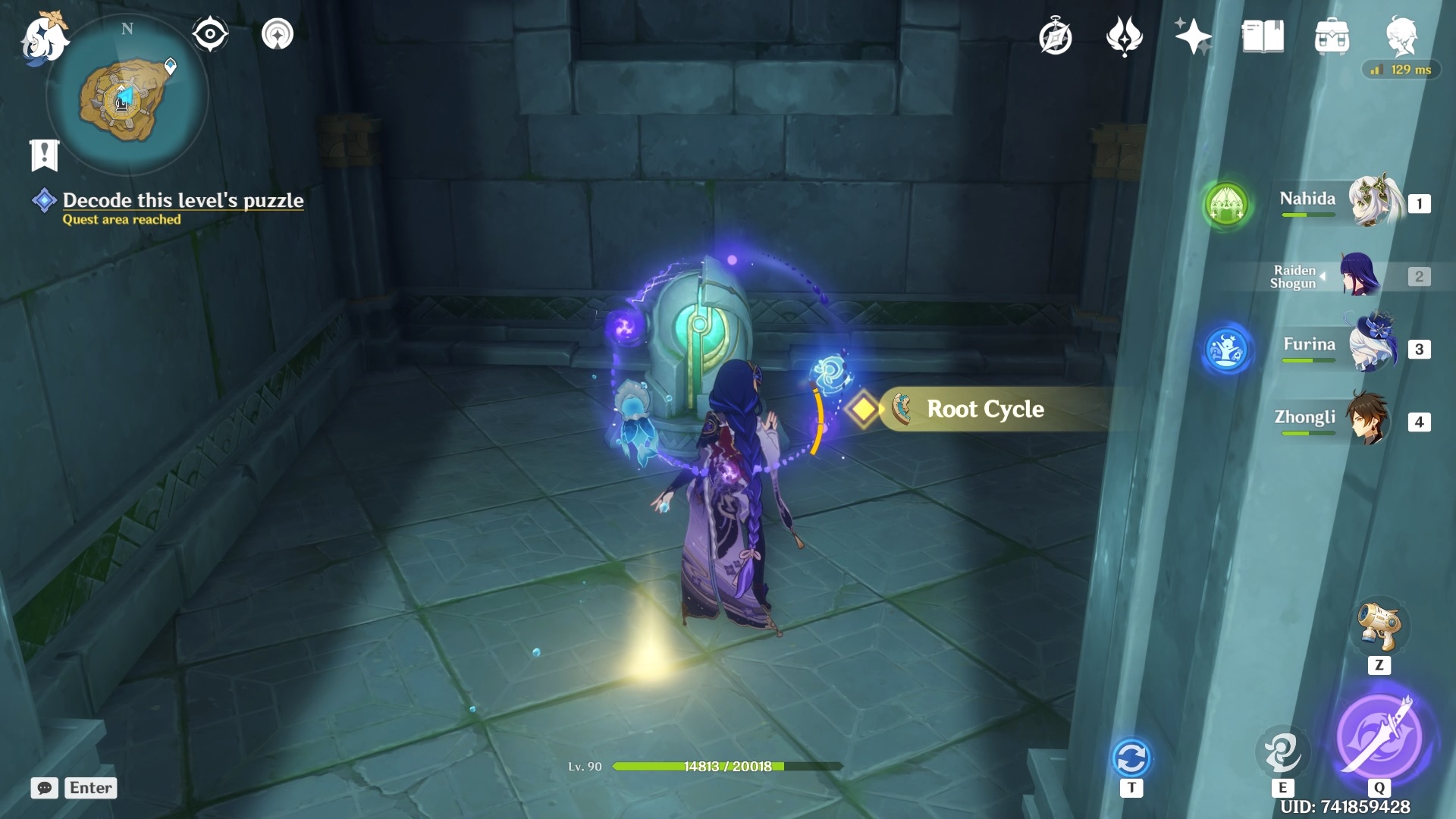This screenshot has width=1456, height=819.
Task: Open the wish star icon
Action: 1193,36
